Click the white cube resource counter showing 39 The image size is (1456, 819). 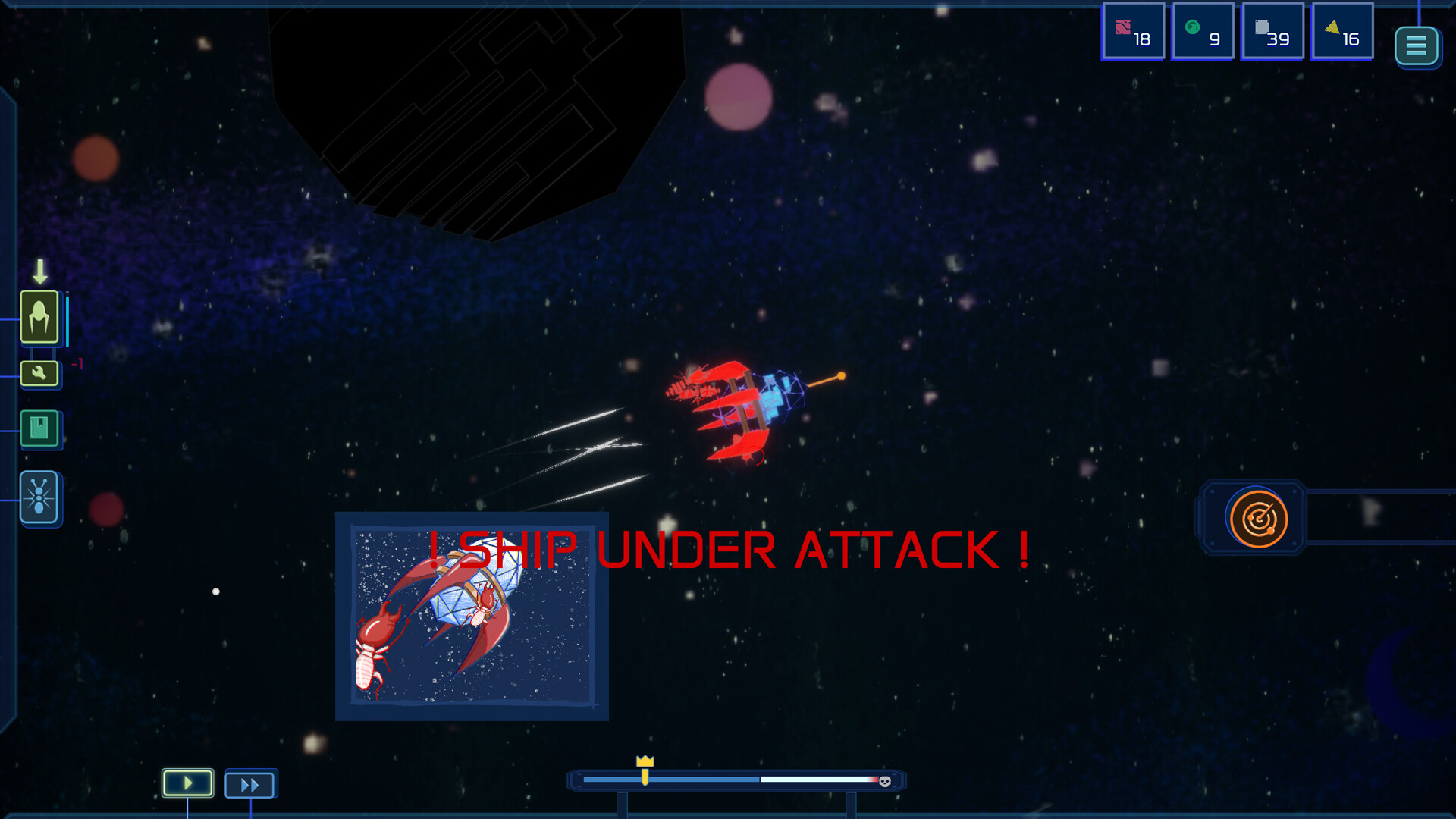1272,32
